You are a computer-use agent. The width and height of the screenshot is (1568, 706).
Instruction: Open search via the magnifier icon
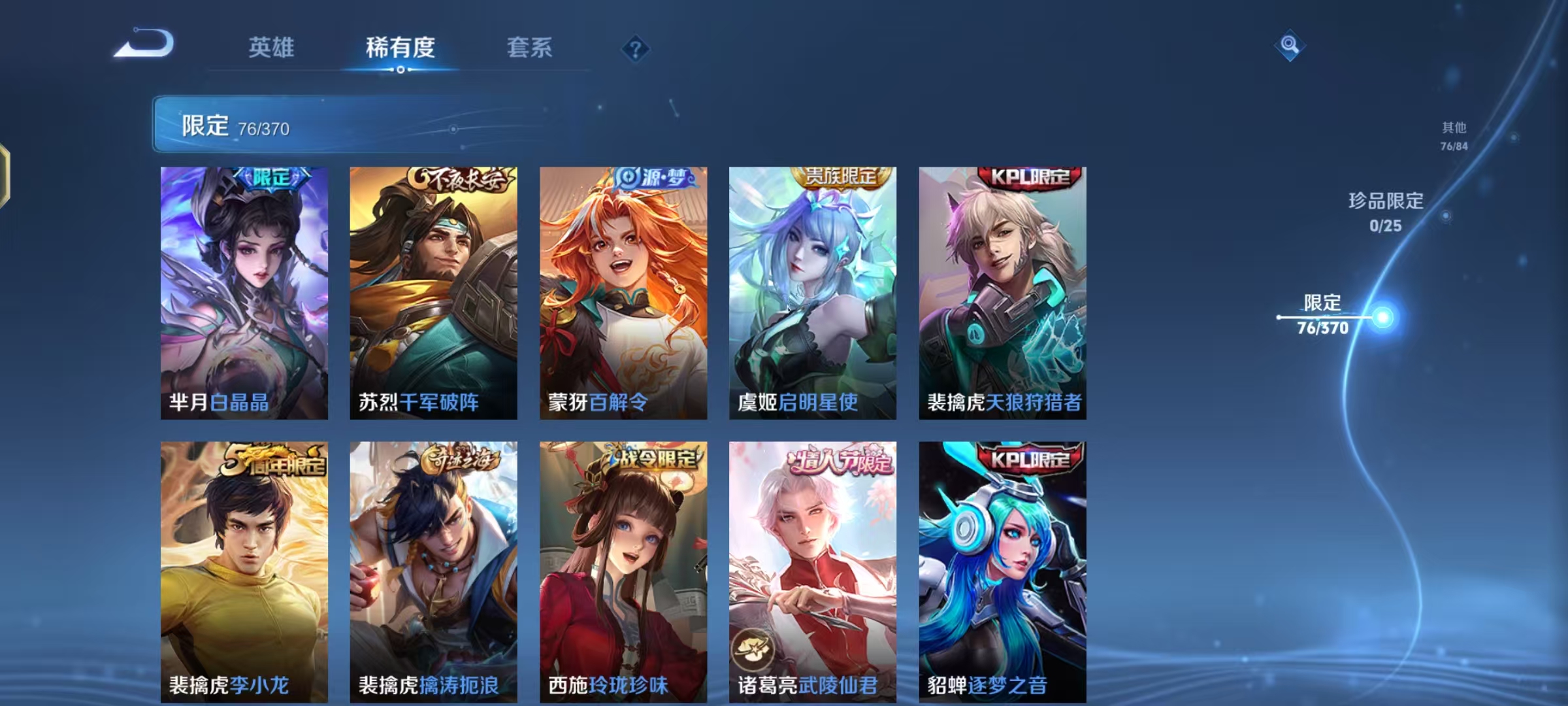1289,44
